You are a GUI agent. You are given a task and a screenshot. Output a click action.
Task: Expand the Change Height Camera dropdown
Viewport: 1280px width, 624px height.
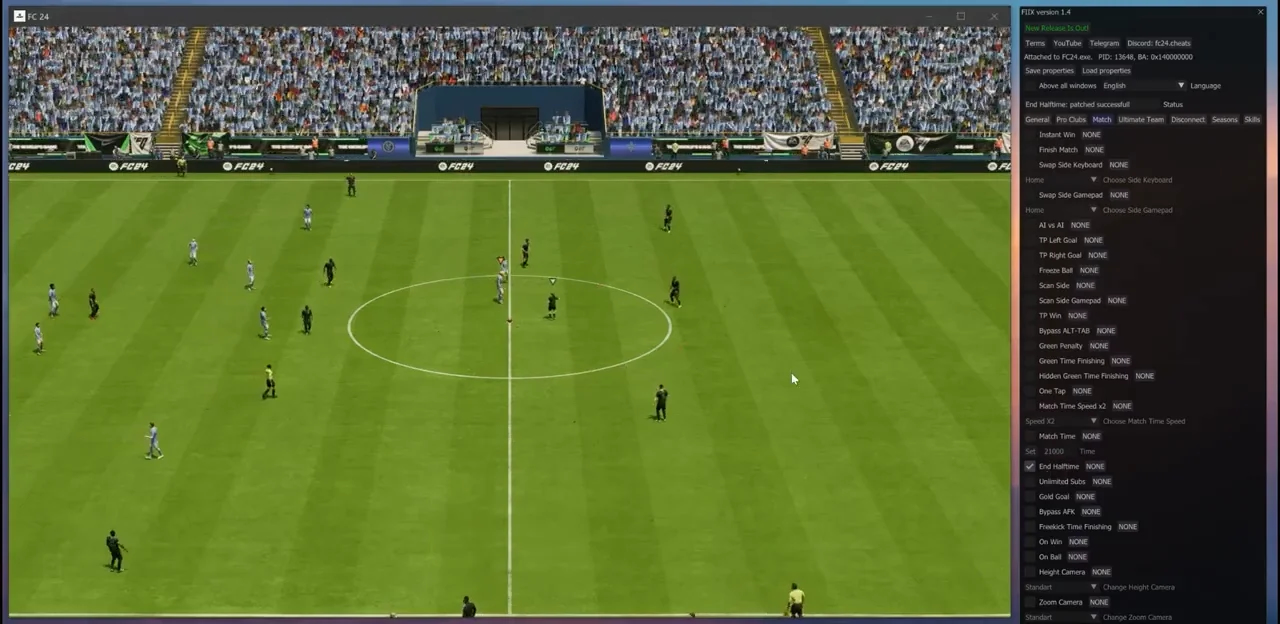pyautogui.click(x=1061, y=588)
